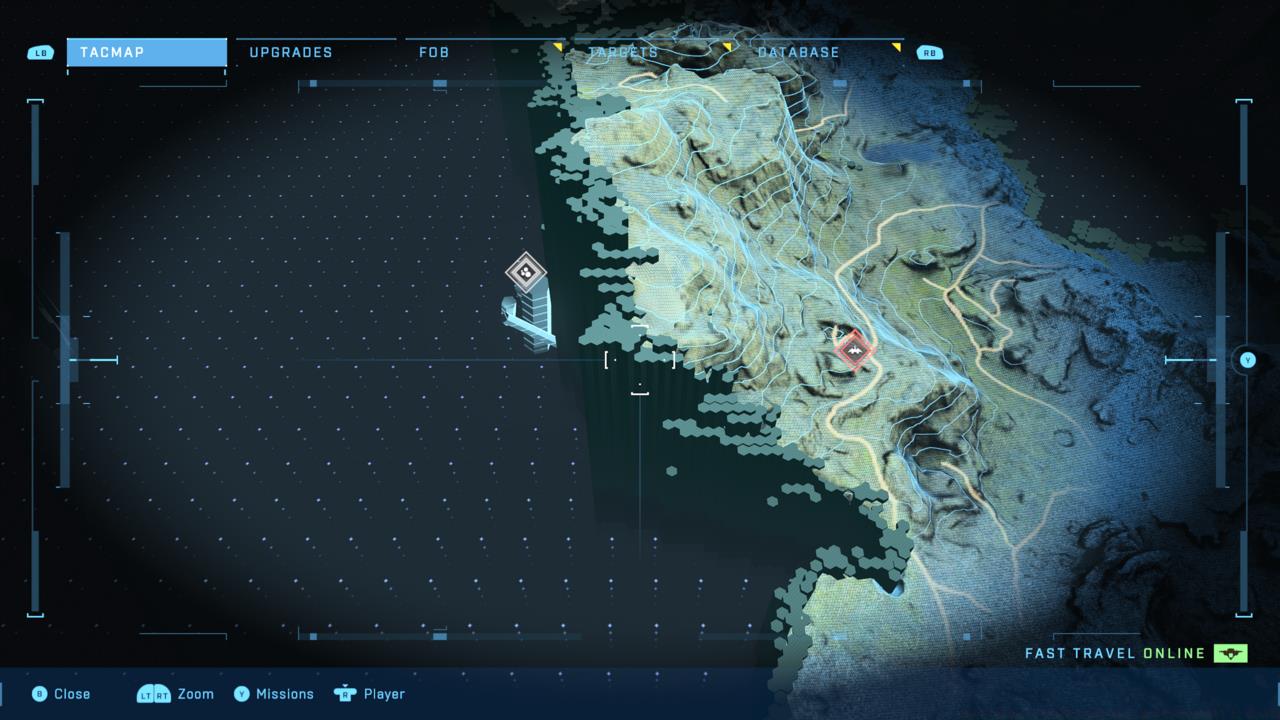Open the yellow notification marker on DATABASE tab

pos(725,45)
